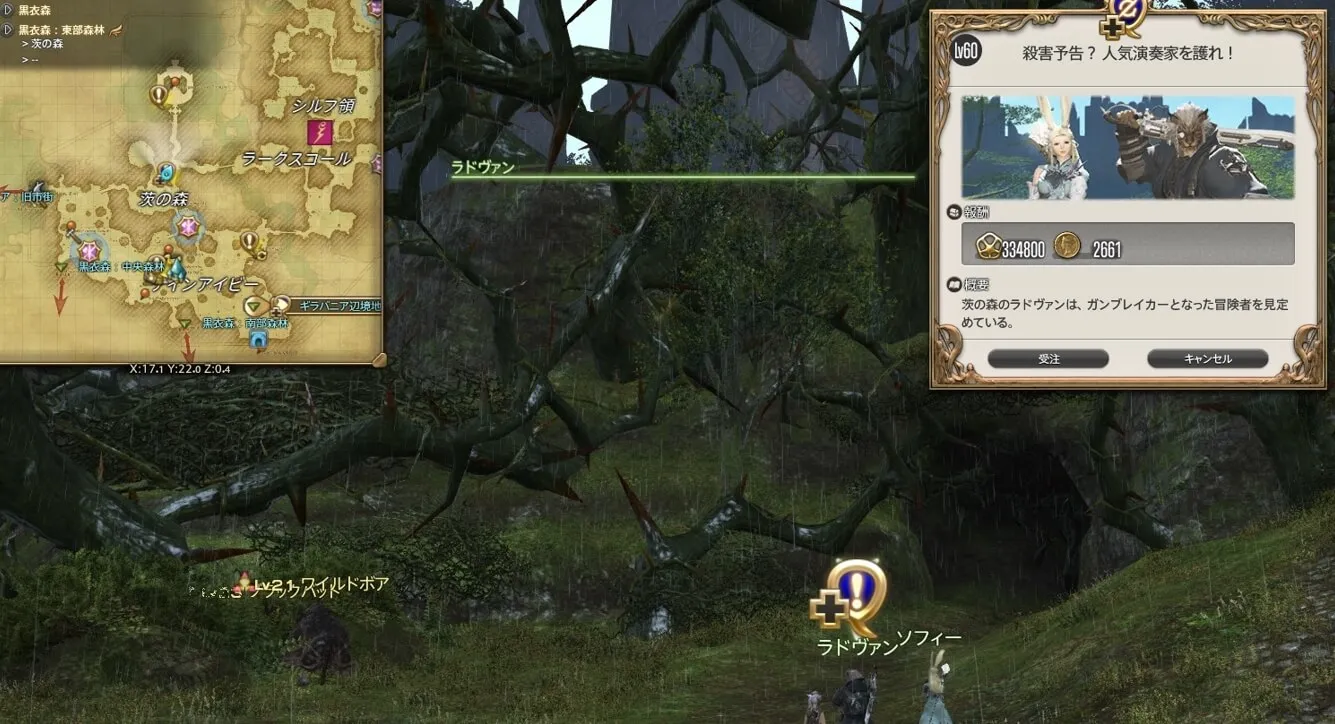Click the blue arch dungeon icon on the map
The image size is (1335, 724).
pos(259,340)
